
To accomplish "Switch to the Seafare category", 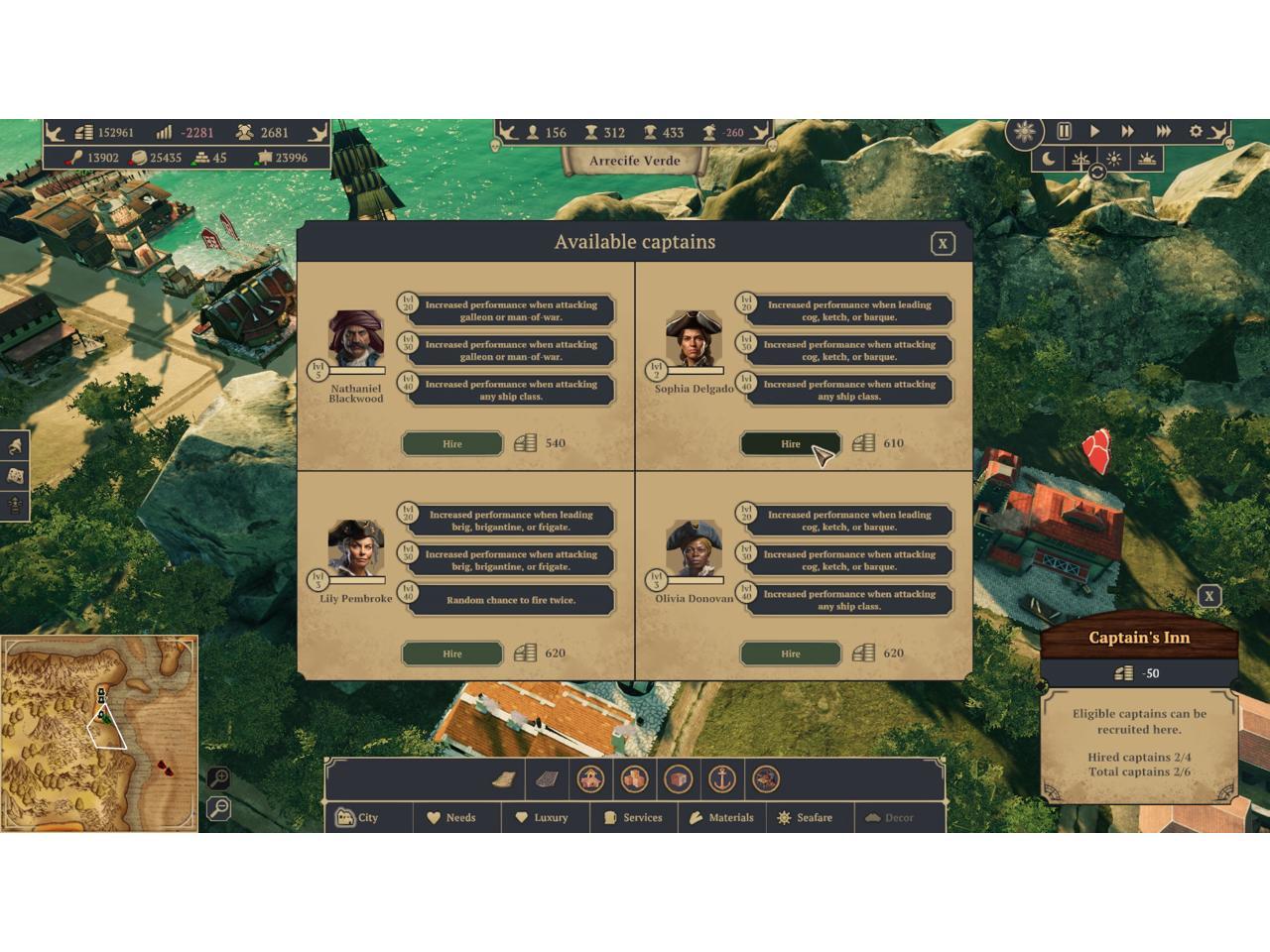I will [x=804, y=818].
